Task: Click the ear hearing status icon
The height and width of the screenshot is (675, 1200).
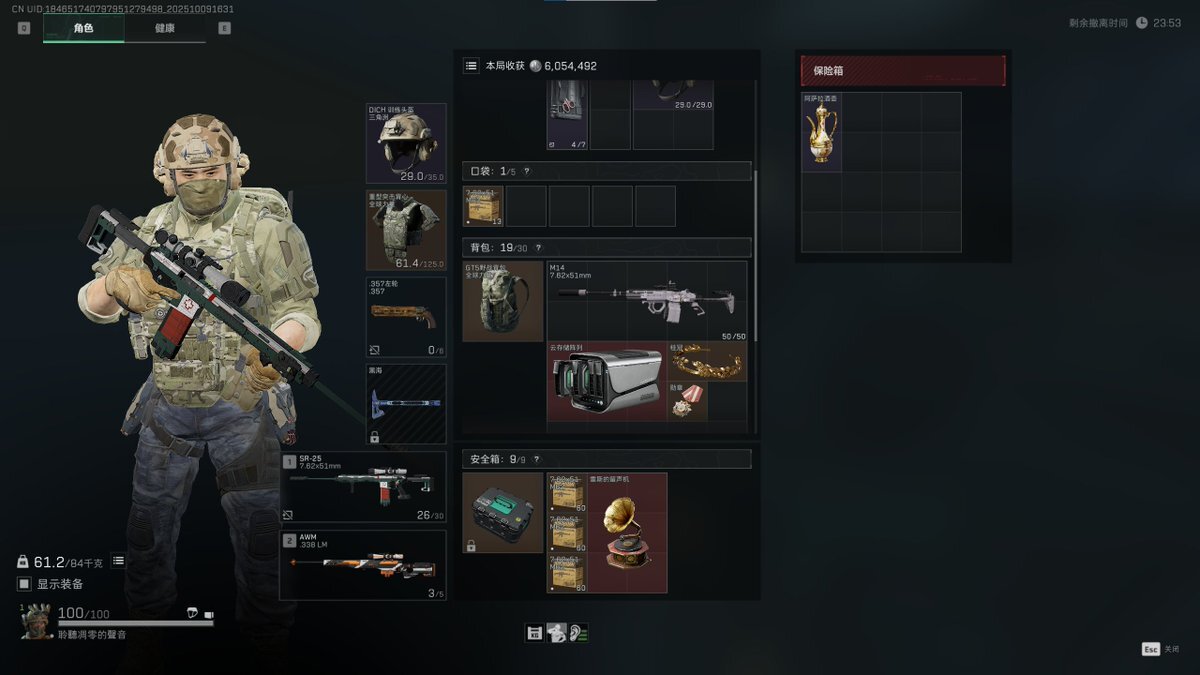Action: (578, 633)
